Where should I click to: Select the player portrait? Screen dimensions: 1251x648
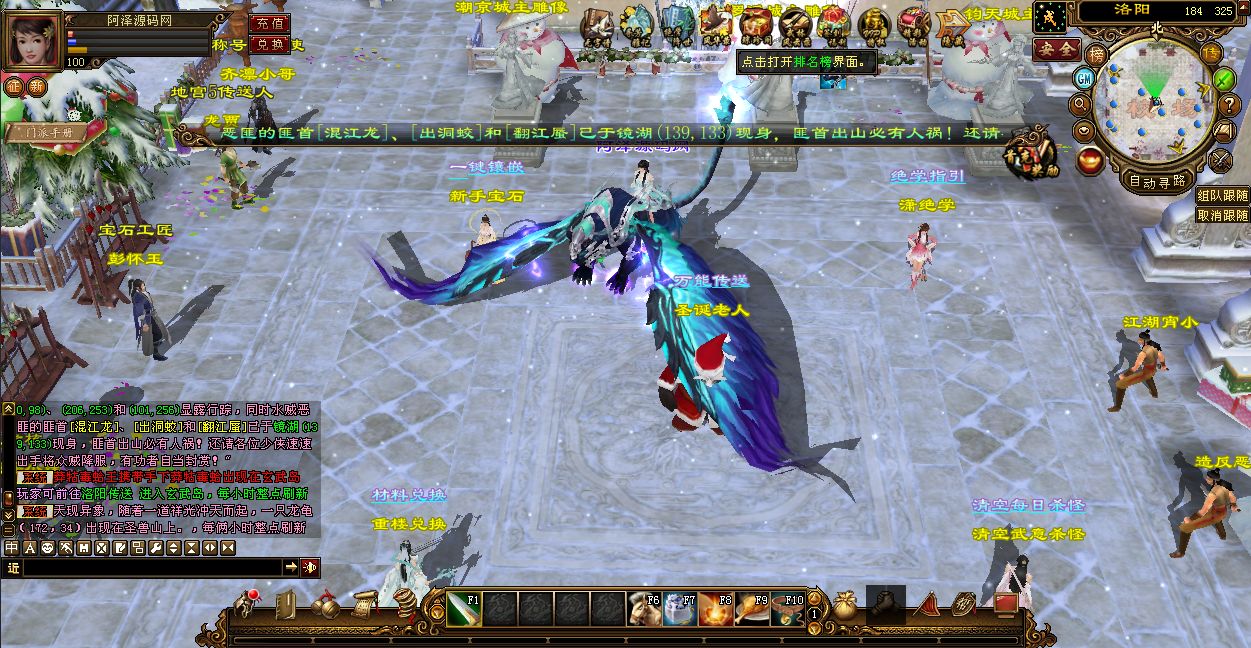pyautogui.click(x=32, y=40)
